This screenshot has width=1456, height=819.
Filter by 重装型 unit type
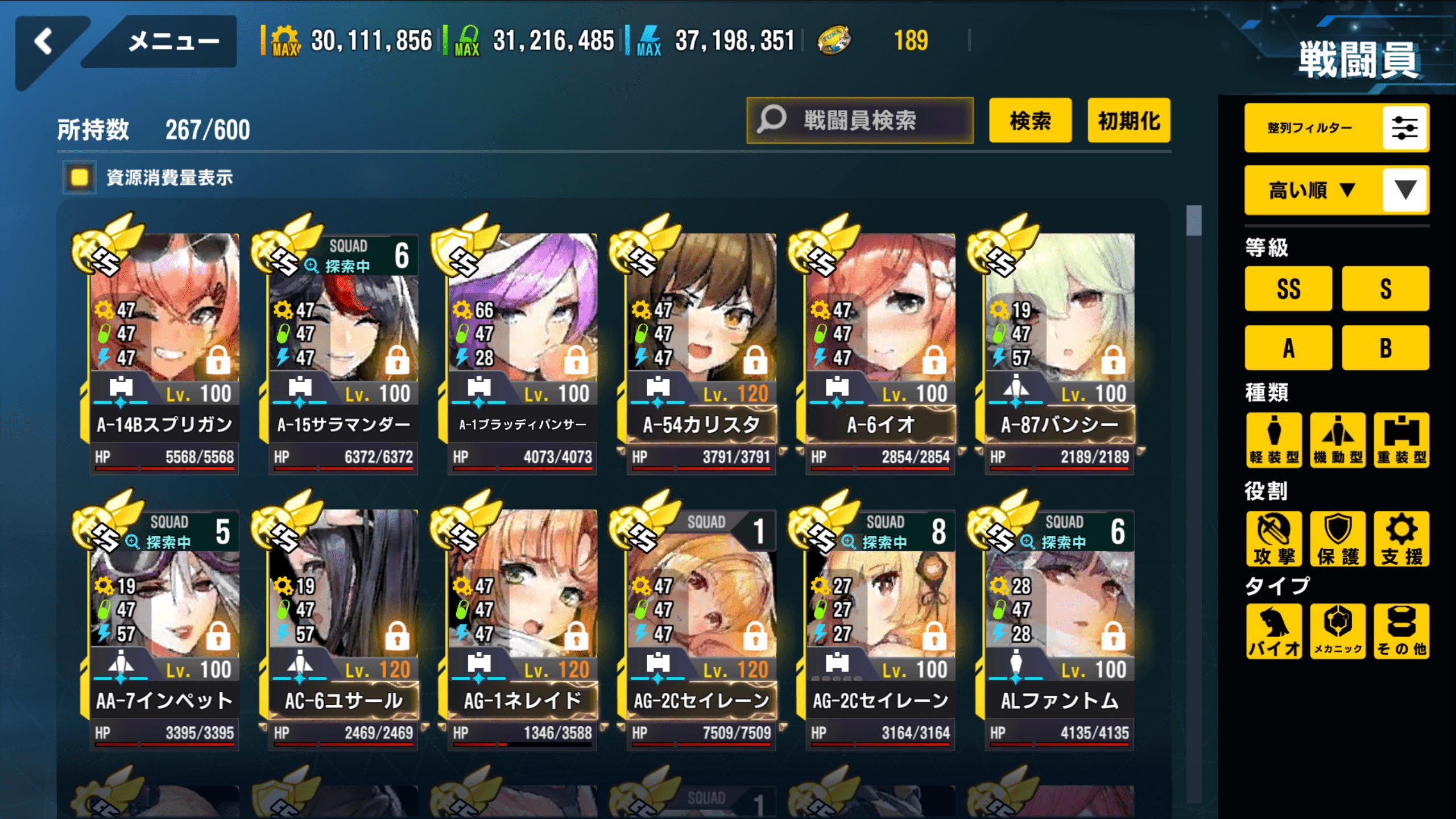pos(1401,440)
